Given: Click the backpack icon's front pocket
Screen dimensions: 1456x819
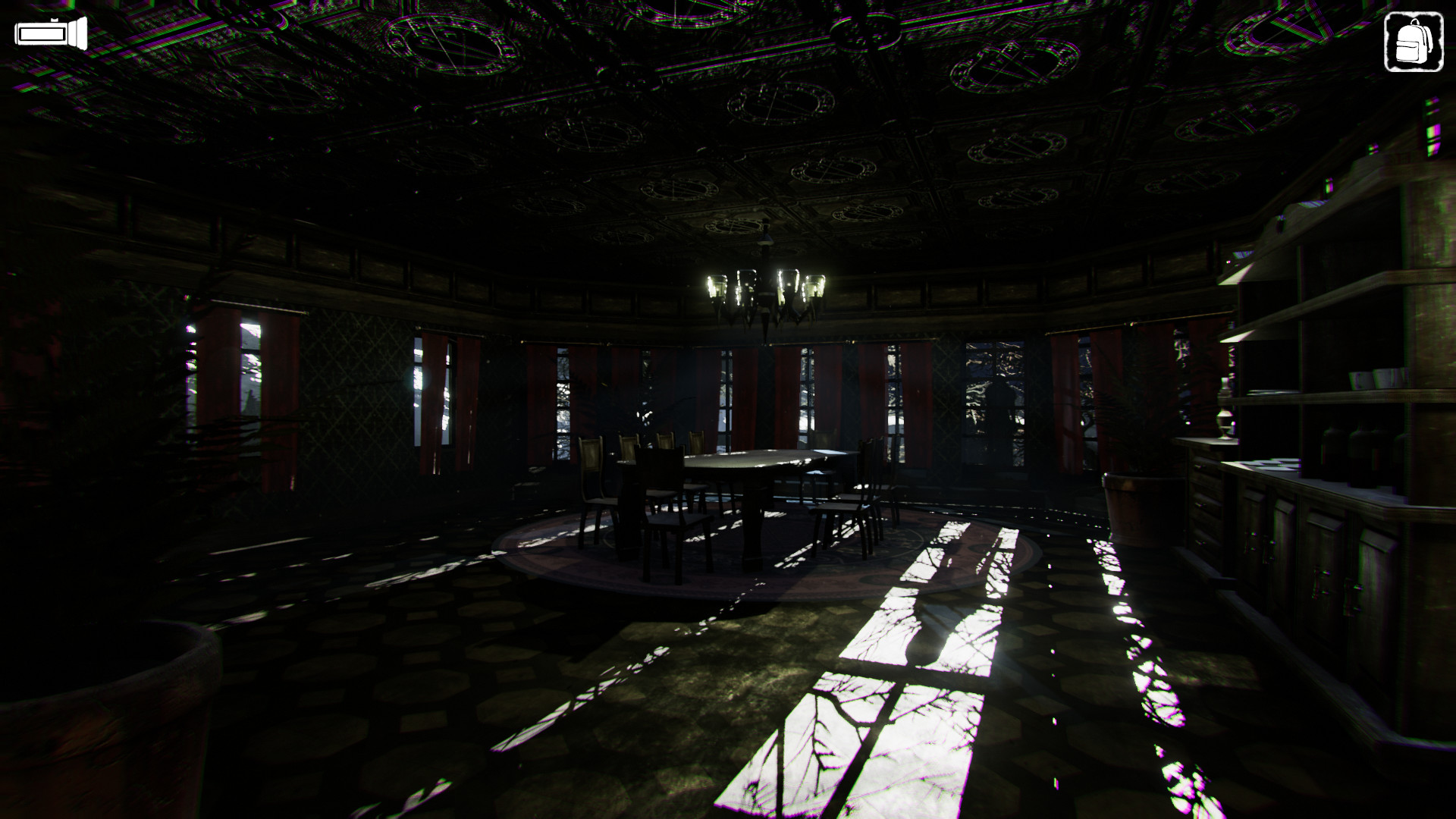Looking at the screenshot, I should (1407, 51).
